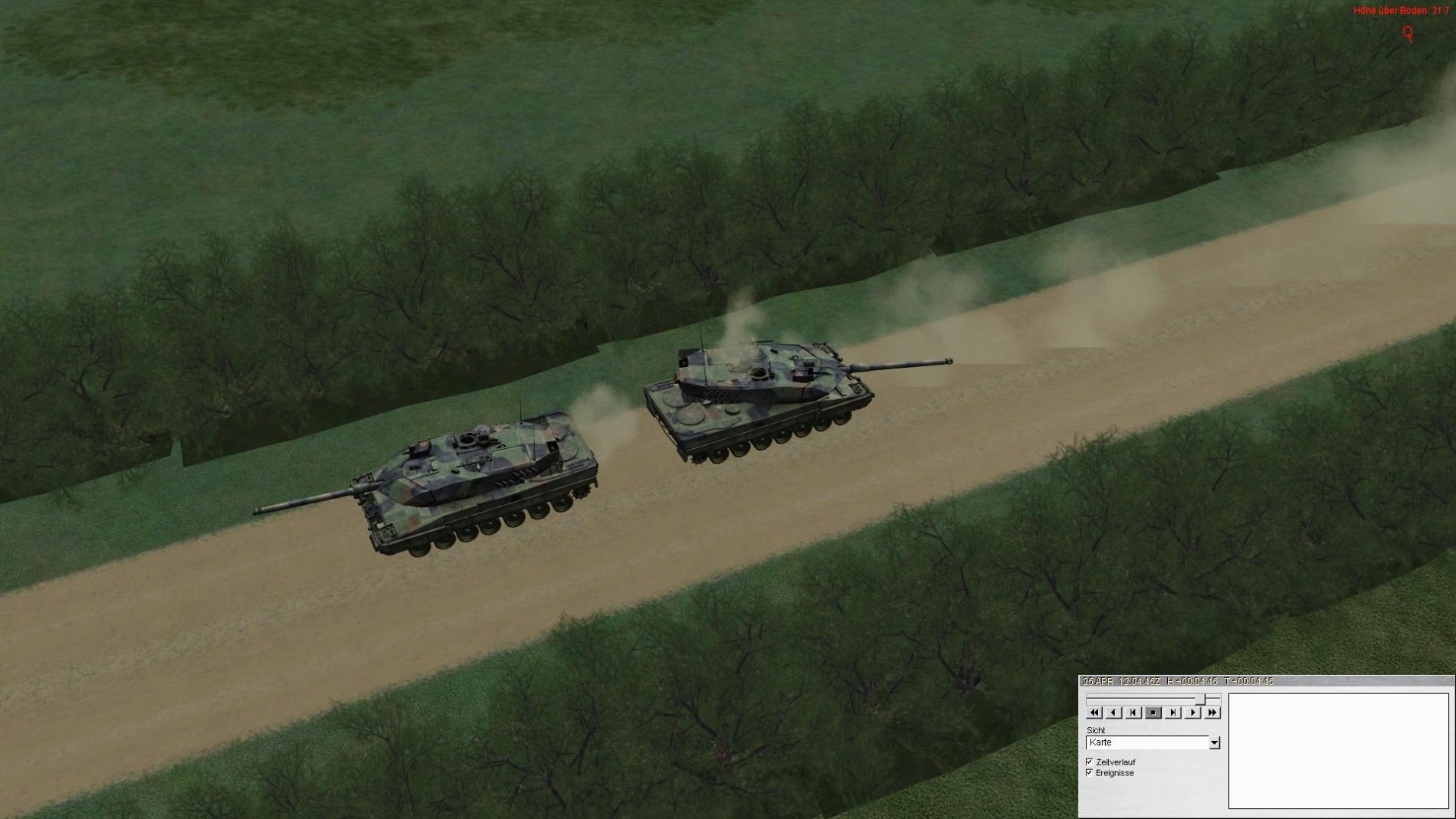Screen dimensions: 1456x819
Task: Step back one frame in replay
Action: click(x=1133, y=713)
